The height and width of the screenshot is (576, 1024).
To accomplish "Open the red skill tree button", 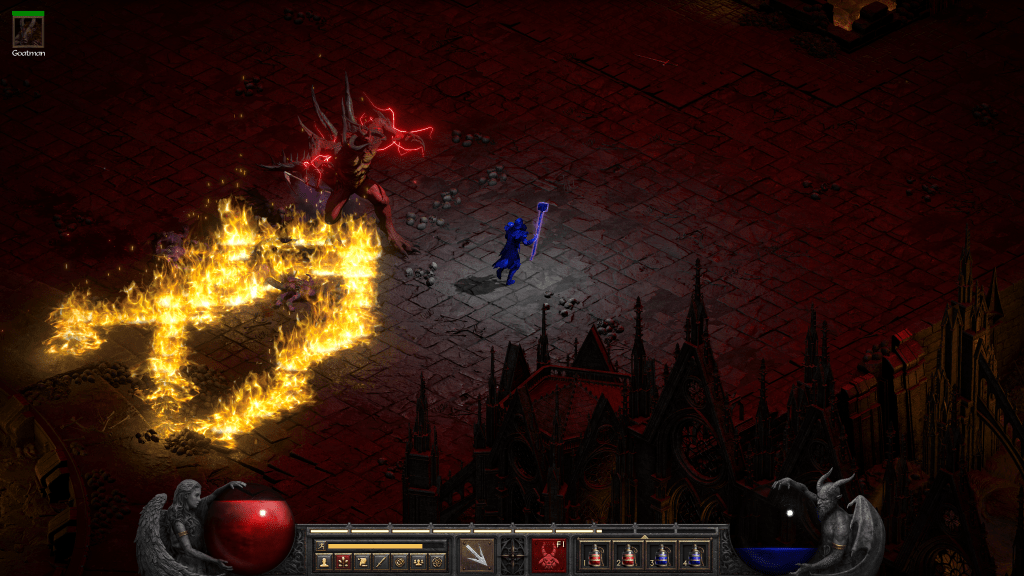I will pyautogui.click(x=342, y=563).
